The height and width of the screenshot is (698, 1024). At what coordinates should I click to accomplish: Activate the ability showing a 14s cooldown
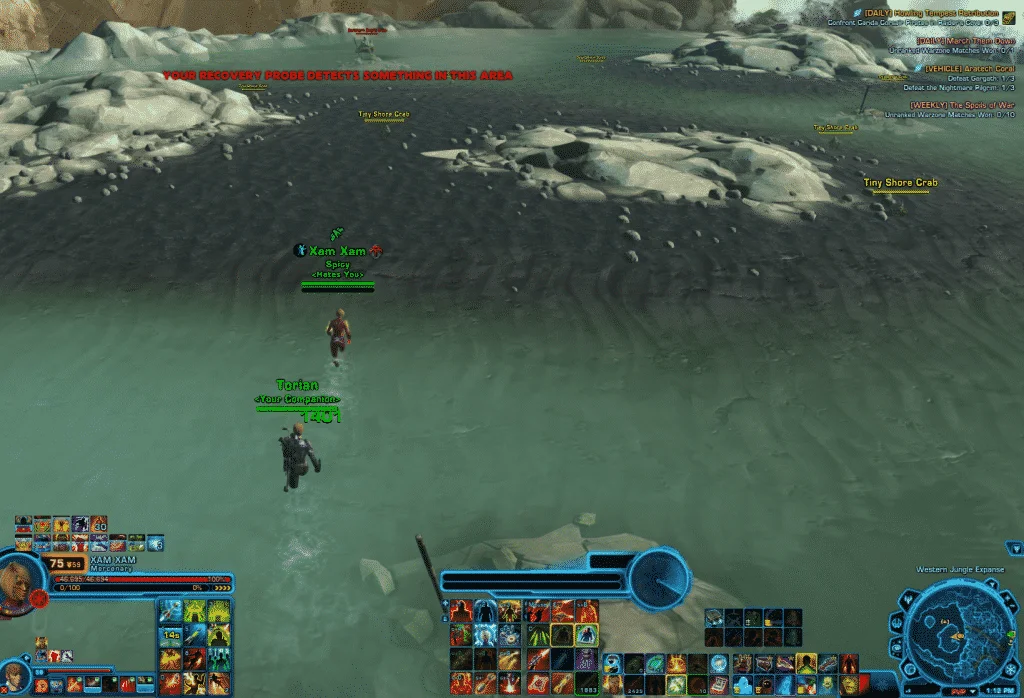click(171, 635)
